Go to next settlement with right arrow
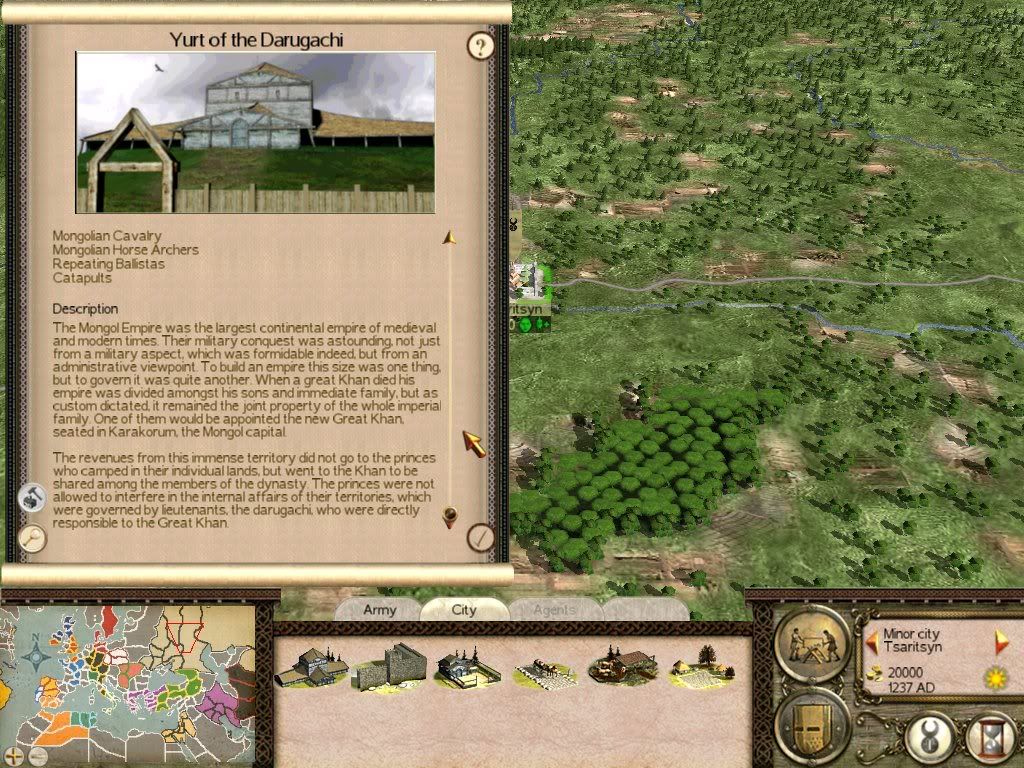This screenshot has width=1024, height=768. [x=1001, y=641]
